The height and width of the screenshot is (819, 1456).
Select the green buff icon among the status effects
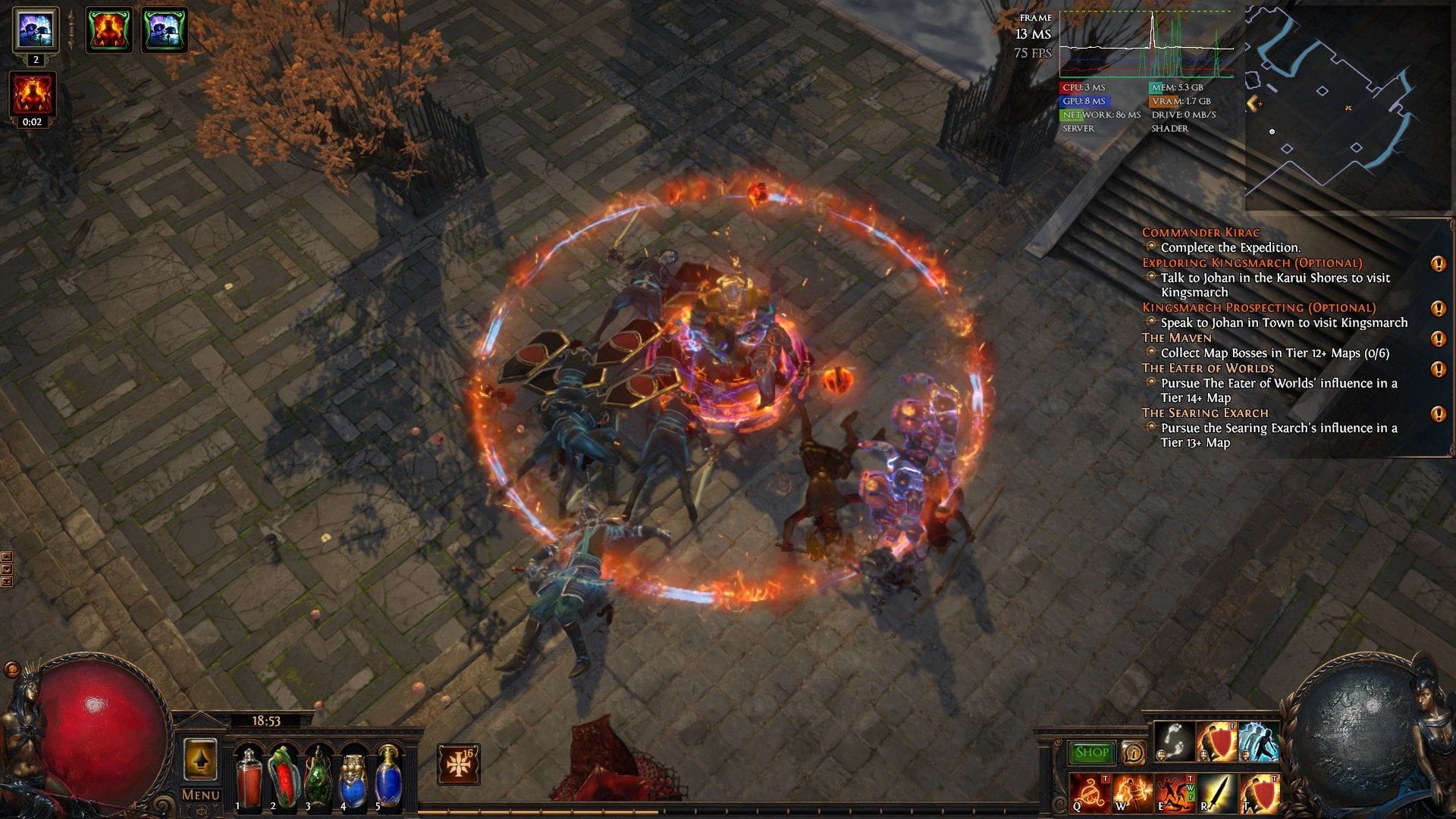[164, 30]
